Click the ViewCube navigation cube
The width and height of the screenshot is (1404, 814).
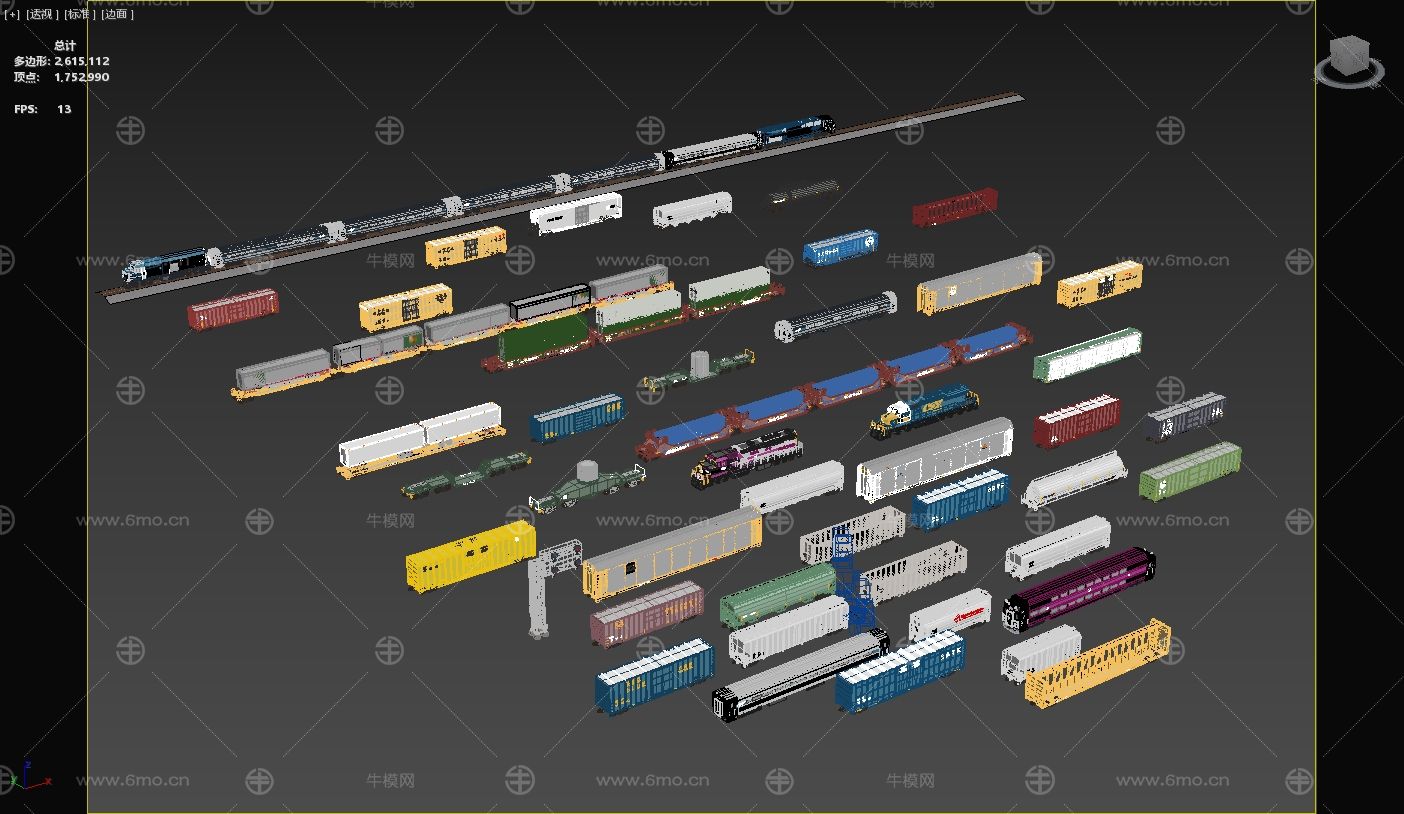(1349, 56)
